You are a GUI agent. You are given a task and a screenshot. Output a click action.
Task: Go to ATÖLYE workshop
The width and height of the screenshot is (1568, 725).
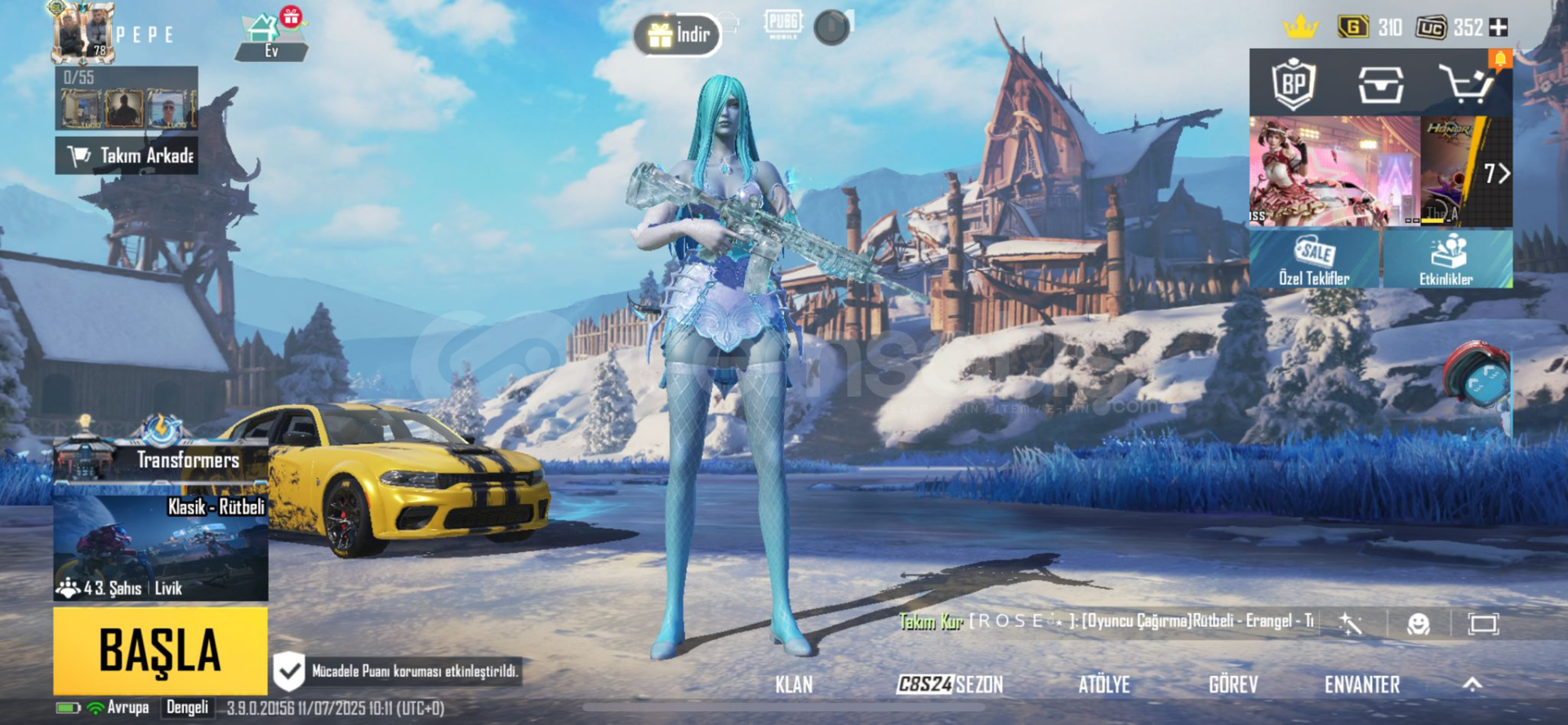coord(1104,684)
